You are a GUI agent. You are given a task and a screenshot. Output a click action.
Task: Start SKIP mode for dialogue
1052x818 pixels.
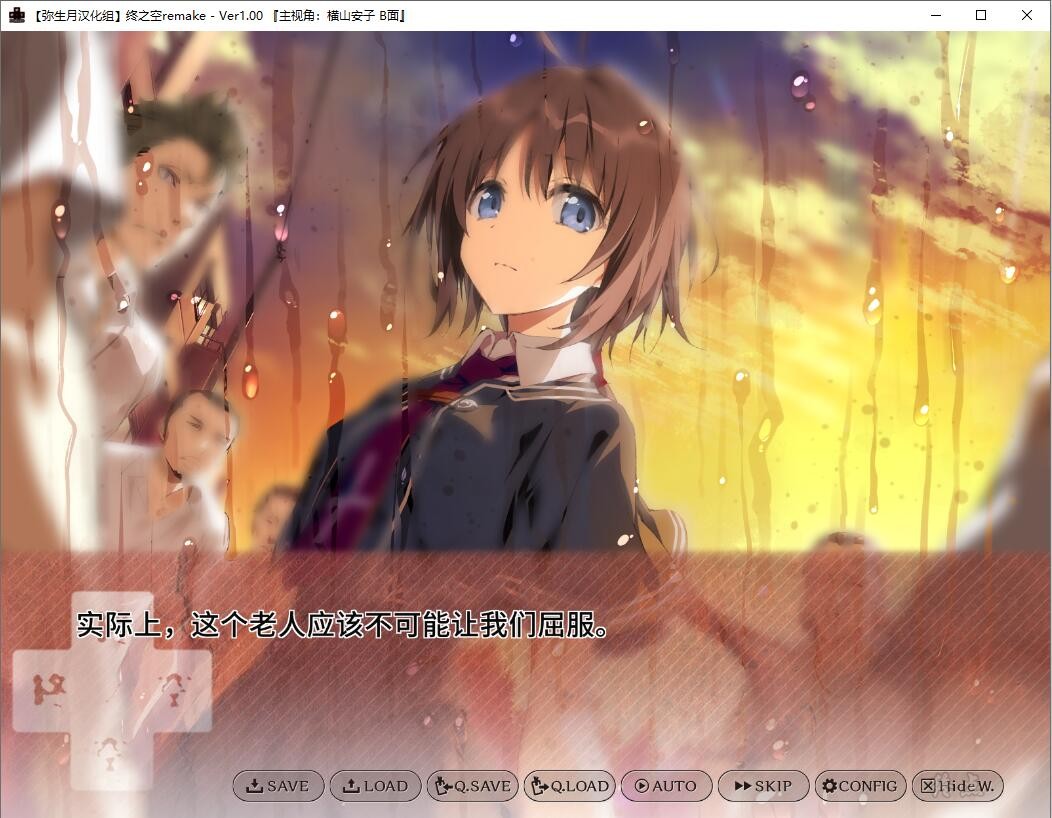(x=763, y=786)
